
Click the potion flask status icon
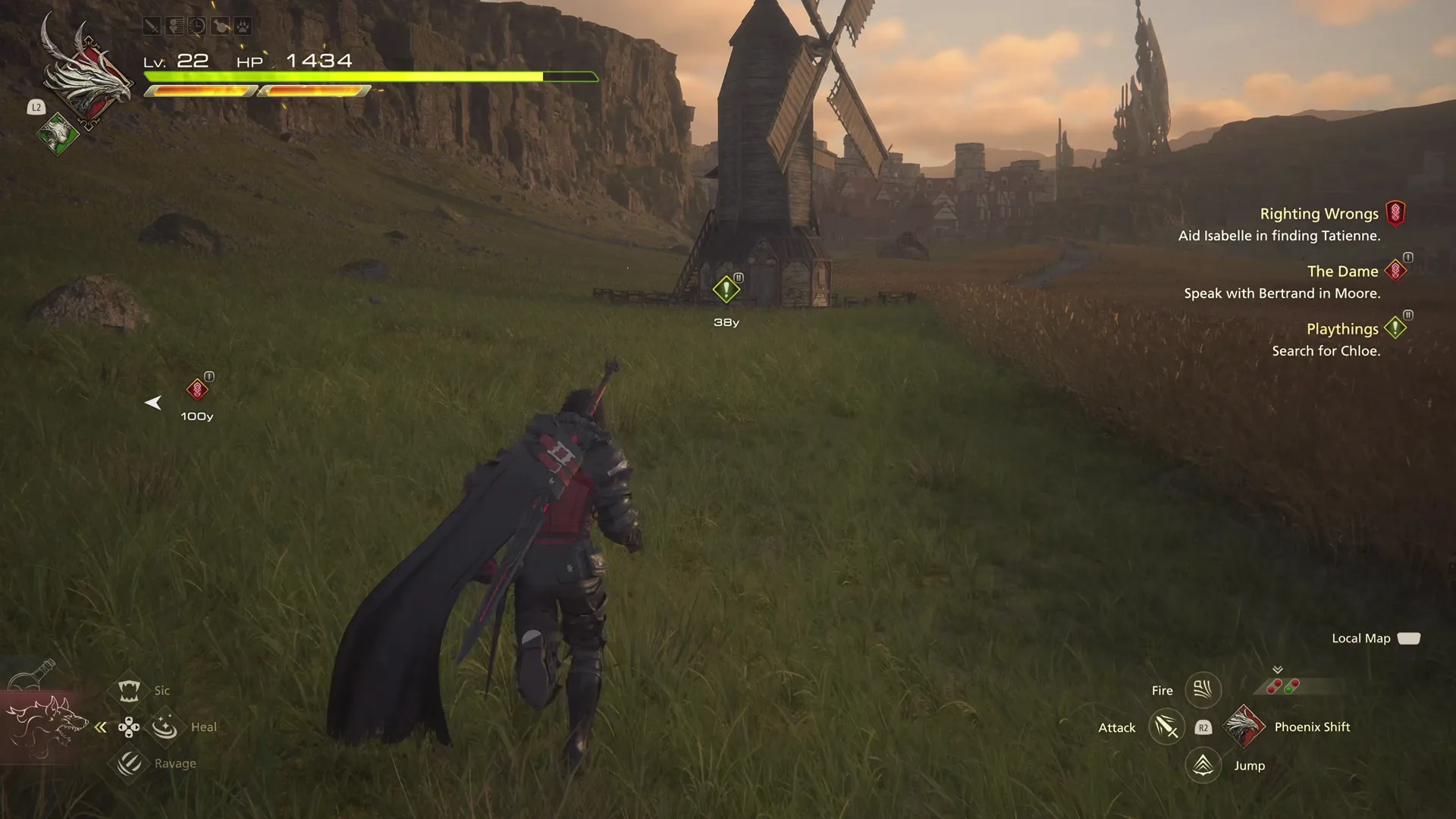coord(220,26)
